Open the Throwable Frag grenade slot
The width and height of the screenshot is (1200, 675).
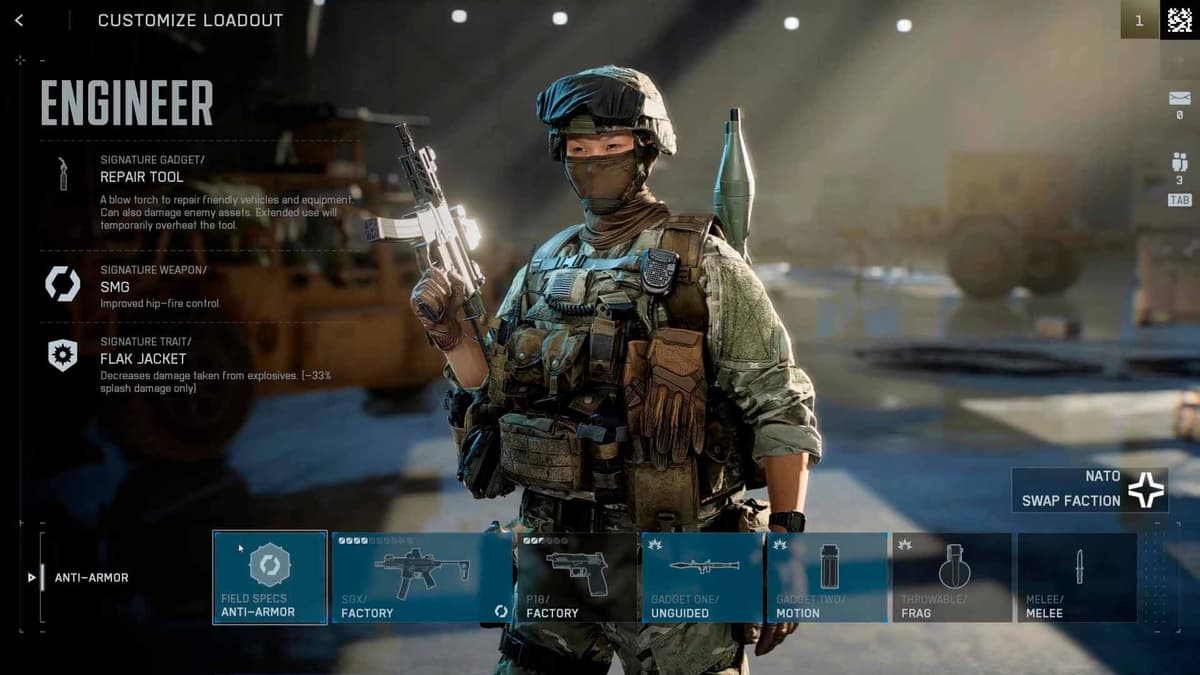pyautogui.click(x=951, y=577)
